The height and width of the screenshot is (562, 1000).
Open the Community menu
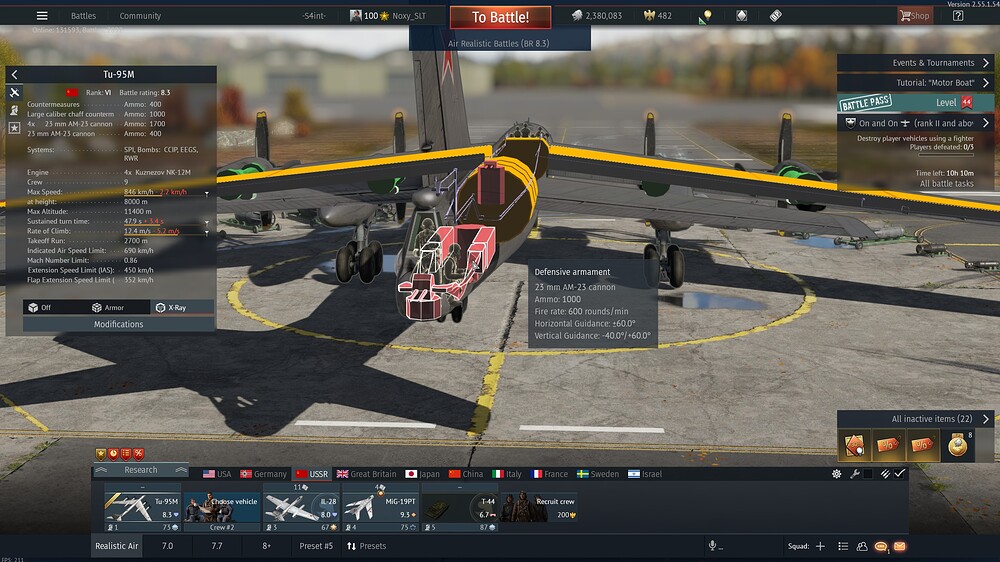140,16
